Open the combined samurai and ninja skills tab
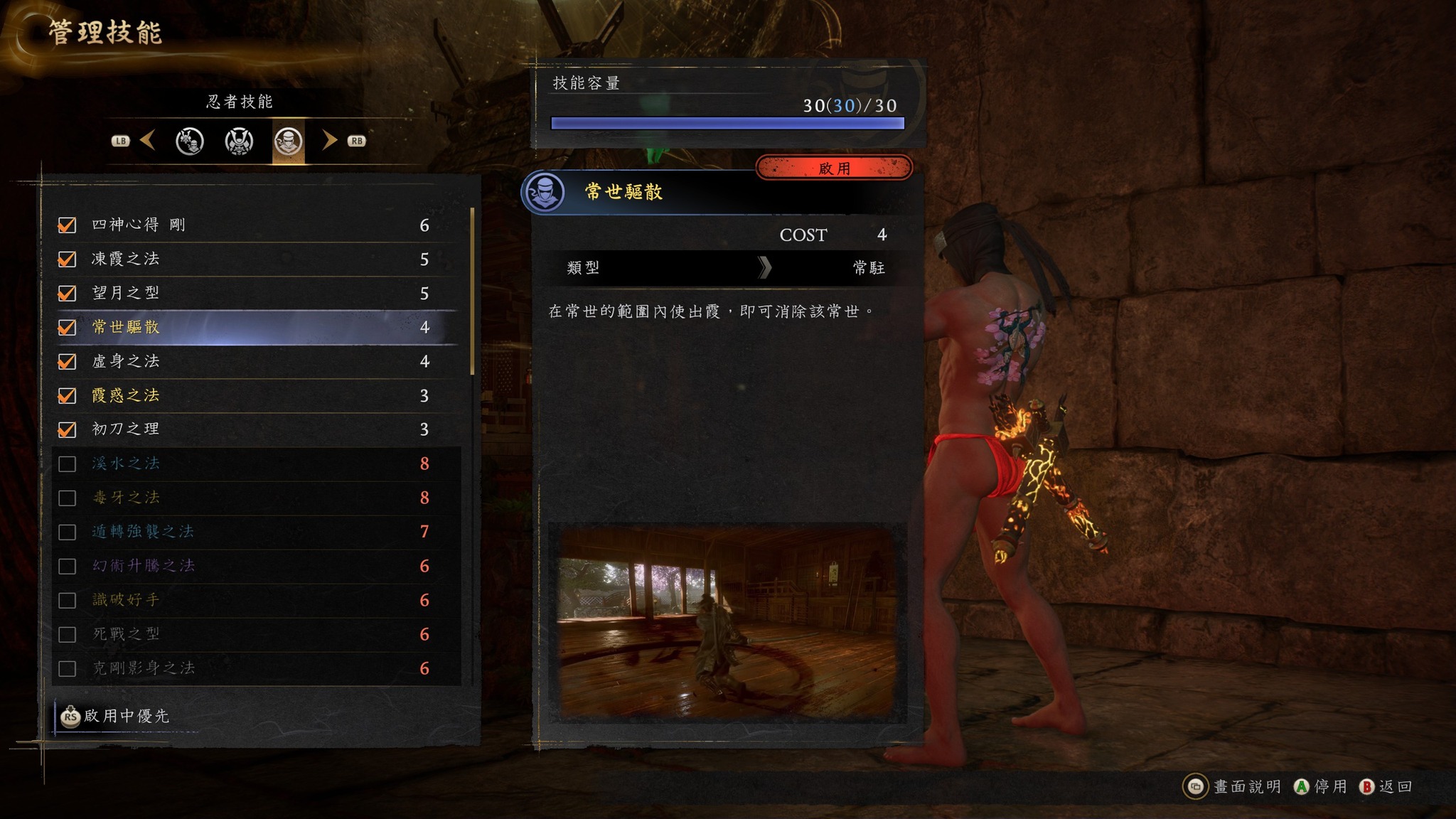 (x=190, y=141)
